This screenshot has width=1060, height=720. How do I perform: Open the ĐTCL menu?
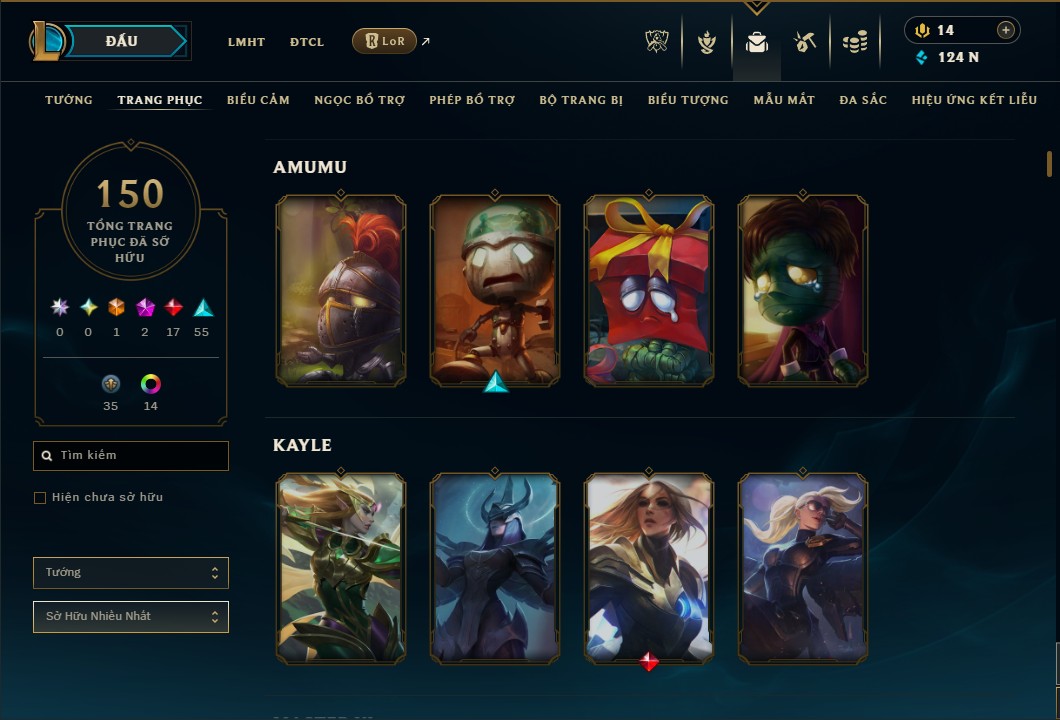tap(307, 42)
